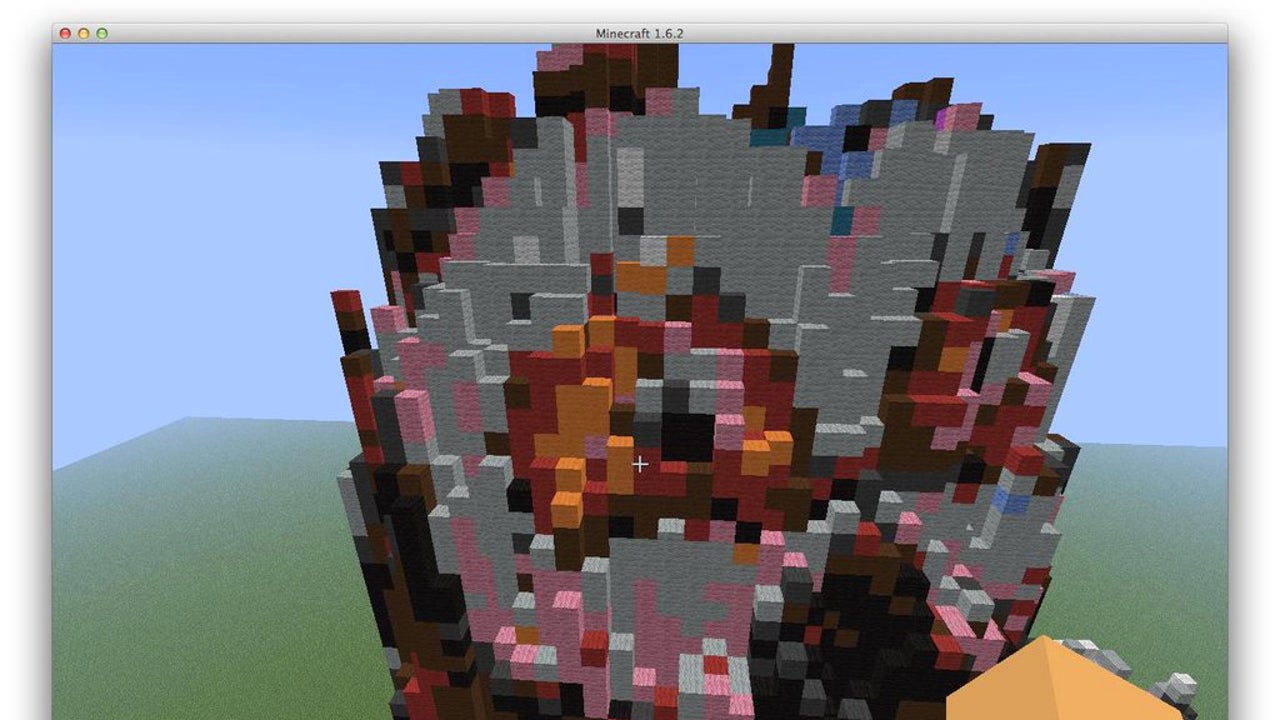Image resolution: width=1280 pixels, height=720 pixels.
Task: Click the Minecraft 1.6.2 title bar text
Action: point(639,32)
